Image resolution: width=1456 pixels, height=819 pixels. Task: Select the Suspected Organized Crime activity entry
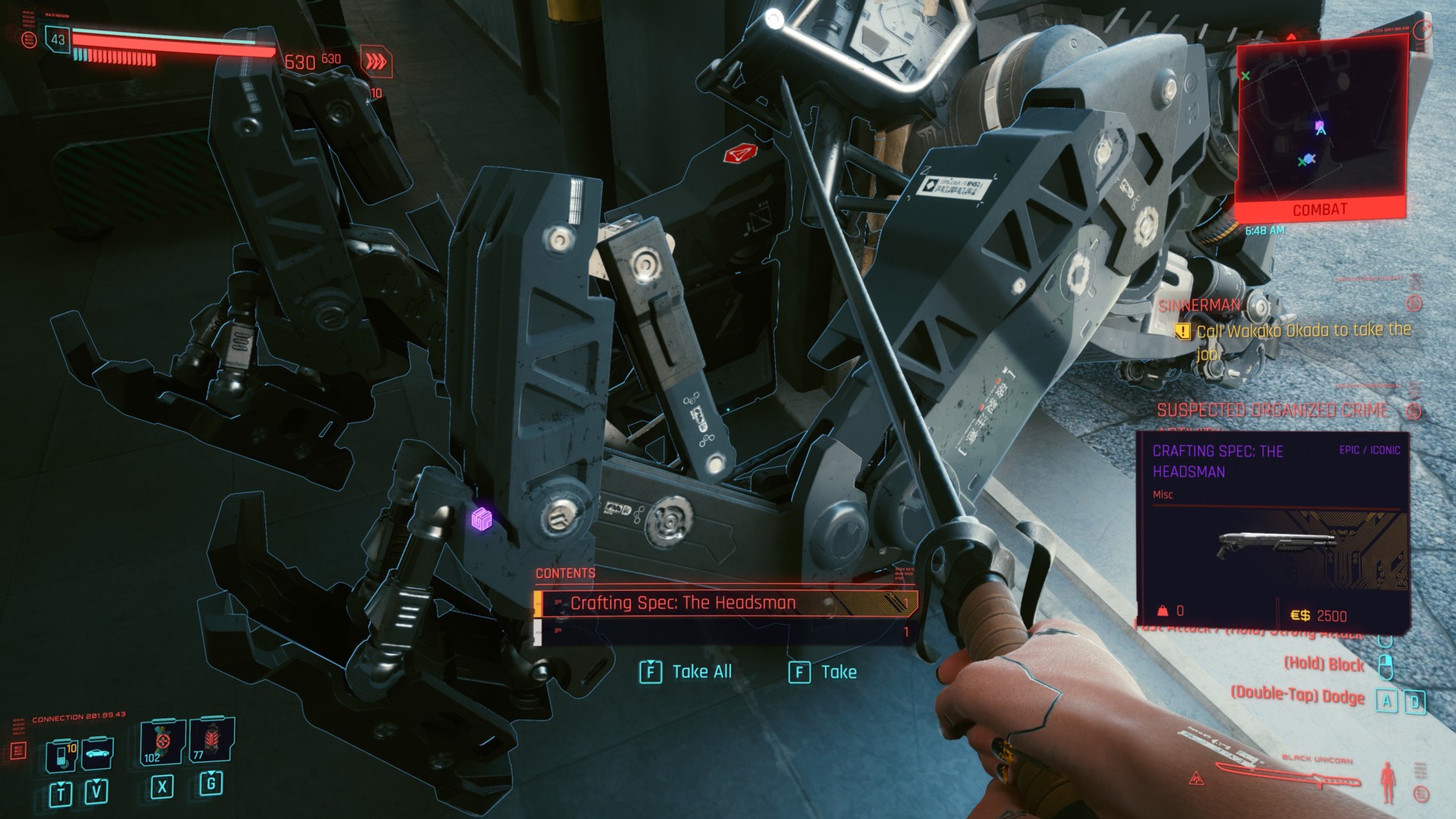click(x=1272, y=410)
